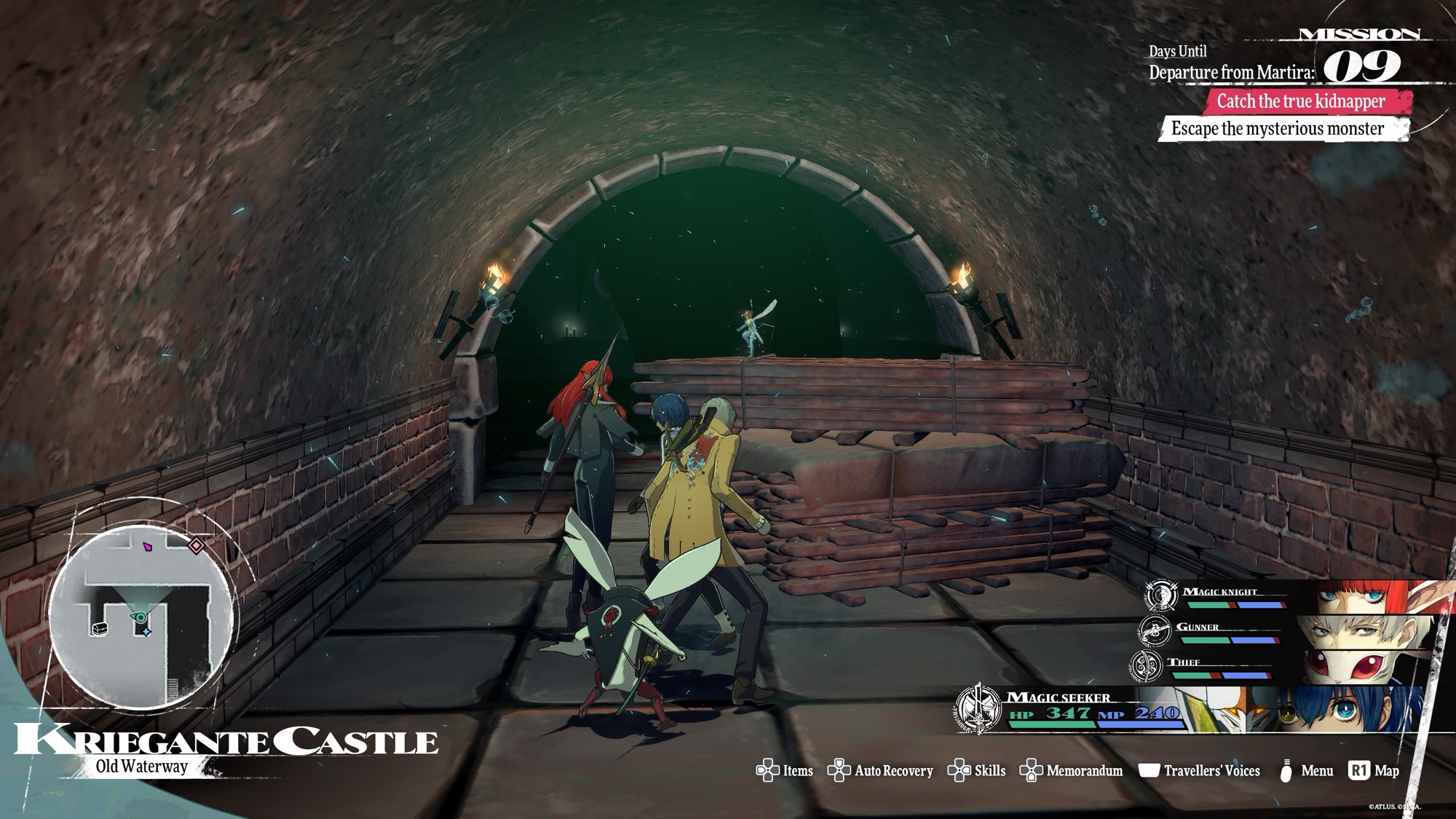Click the Mission days-remaining counter

point(1362,67)
